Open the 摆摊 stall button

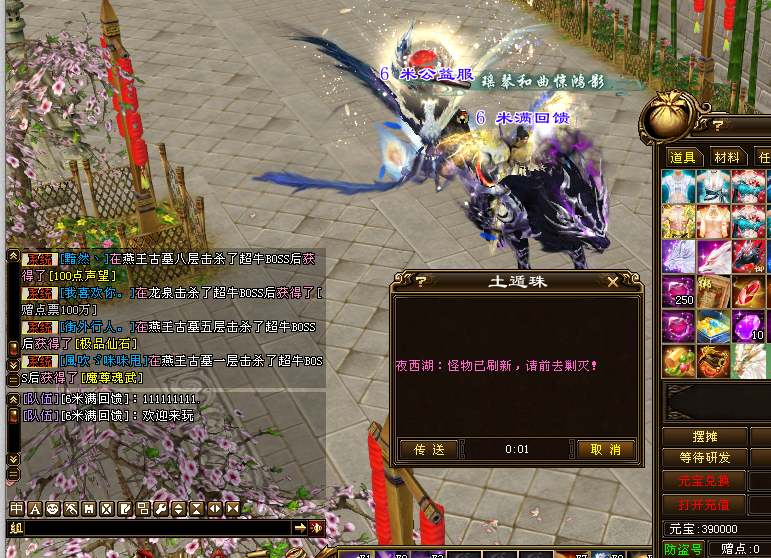(x=704, y=437)
